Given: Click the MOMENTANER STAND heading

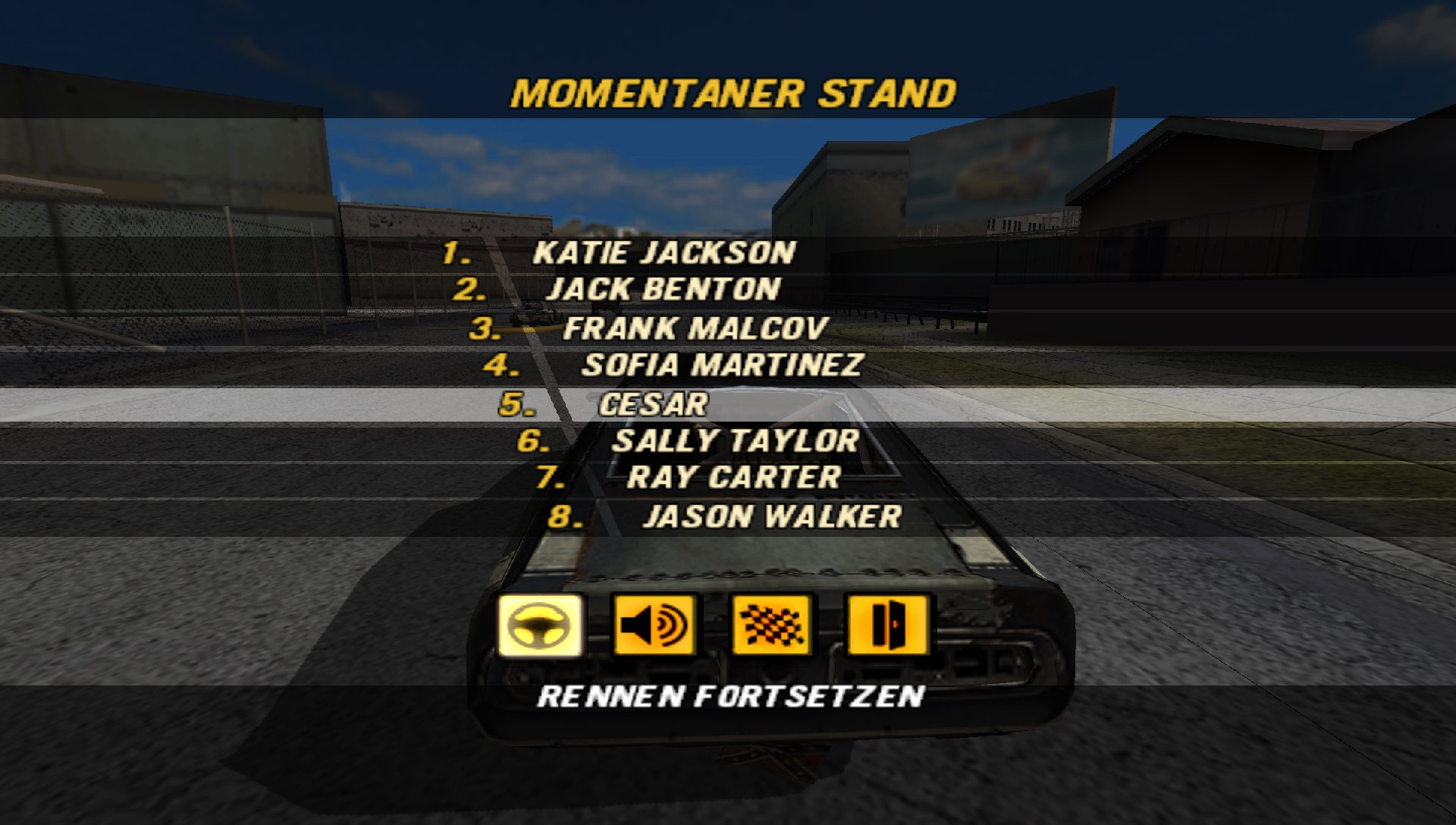Looking at the screenshot, I should [x=734, y=91].
